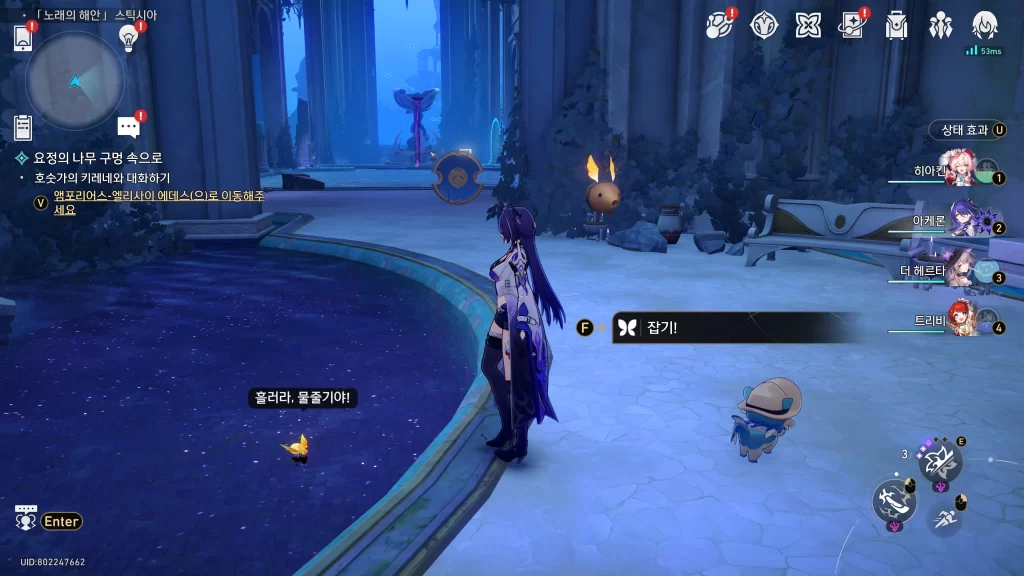Viewport: 1024px width, 576px height.
Task: Open the speech bubble messages icon
Action: point(128,126)
